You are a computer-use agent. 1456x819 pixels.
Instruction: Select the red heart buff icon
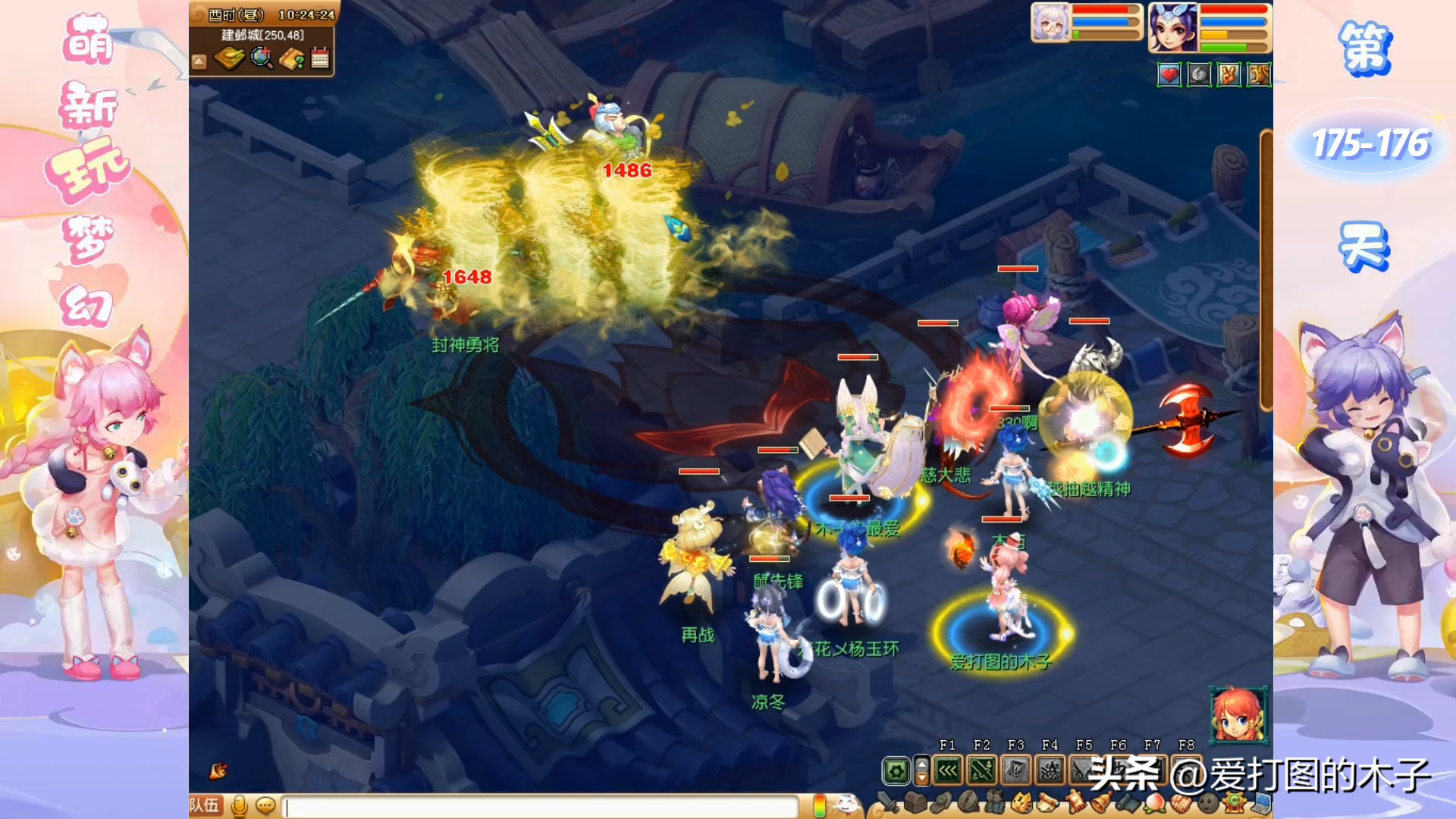point(1169,74)
